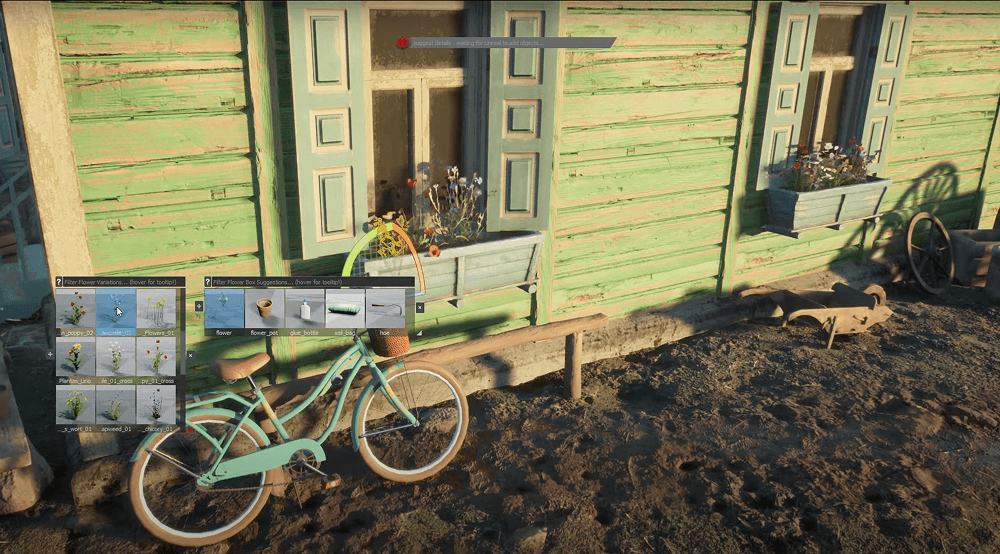The height and width of the screenshot is (554, 1000).
Task: Pick the s_wort_01 plant thumbnail
Action: (75, 405)
